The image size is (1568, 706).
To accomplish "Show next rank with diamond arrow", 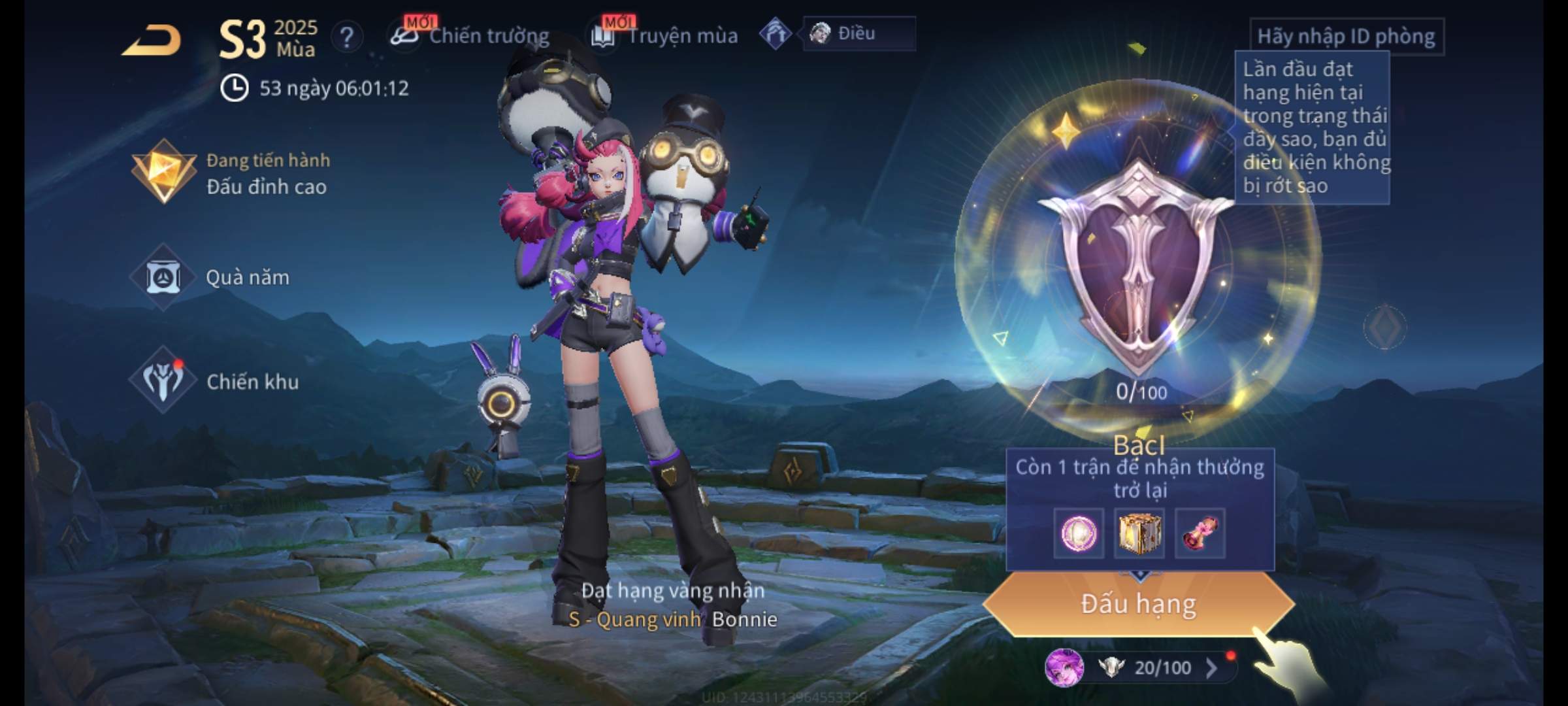I will click(x=1384, y=327).
